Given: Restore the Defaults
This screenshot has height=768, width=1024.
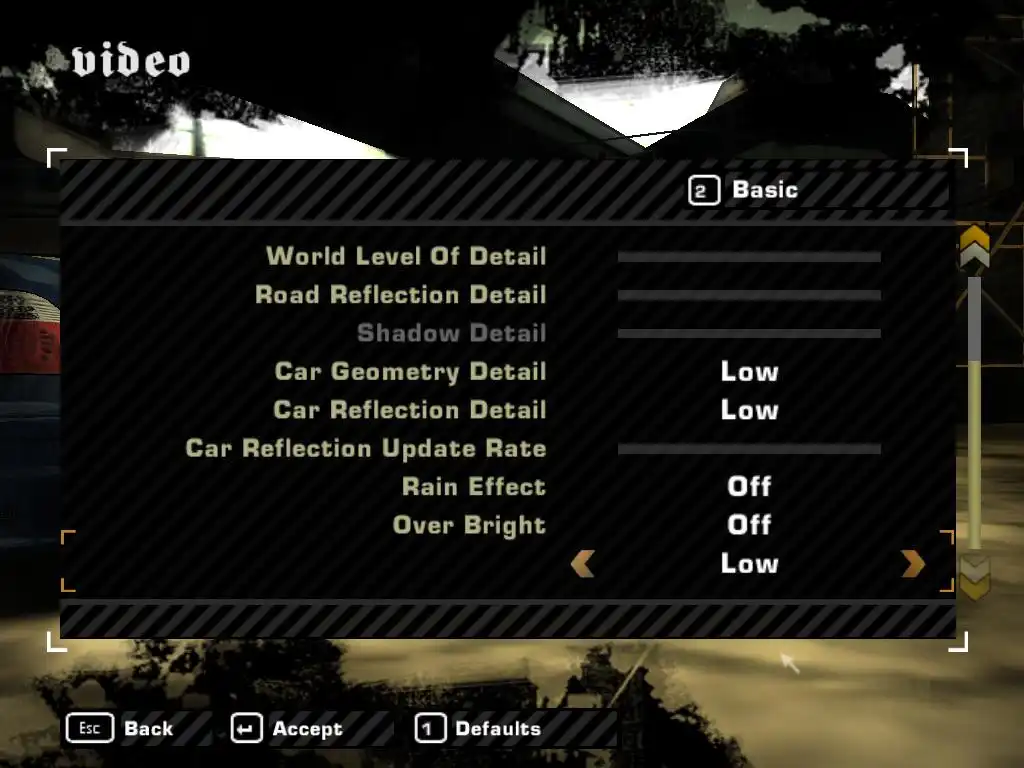Looking at the screenshot, I should point(478,729).
